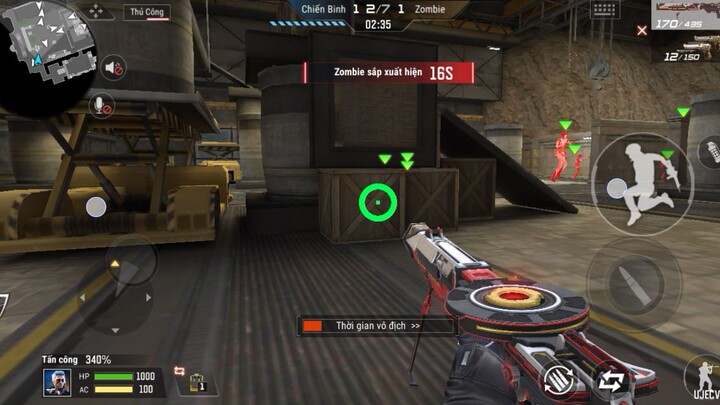Toggle the muted speaker icon
This screenshot has height=405, width=720.
(114, 68)
